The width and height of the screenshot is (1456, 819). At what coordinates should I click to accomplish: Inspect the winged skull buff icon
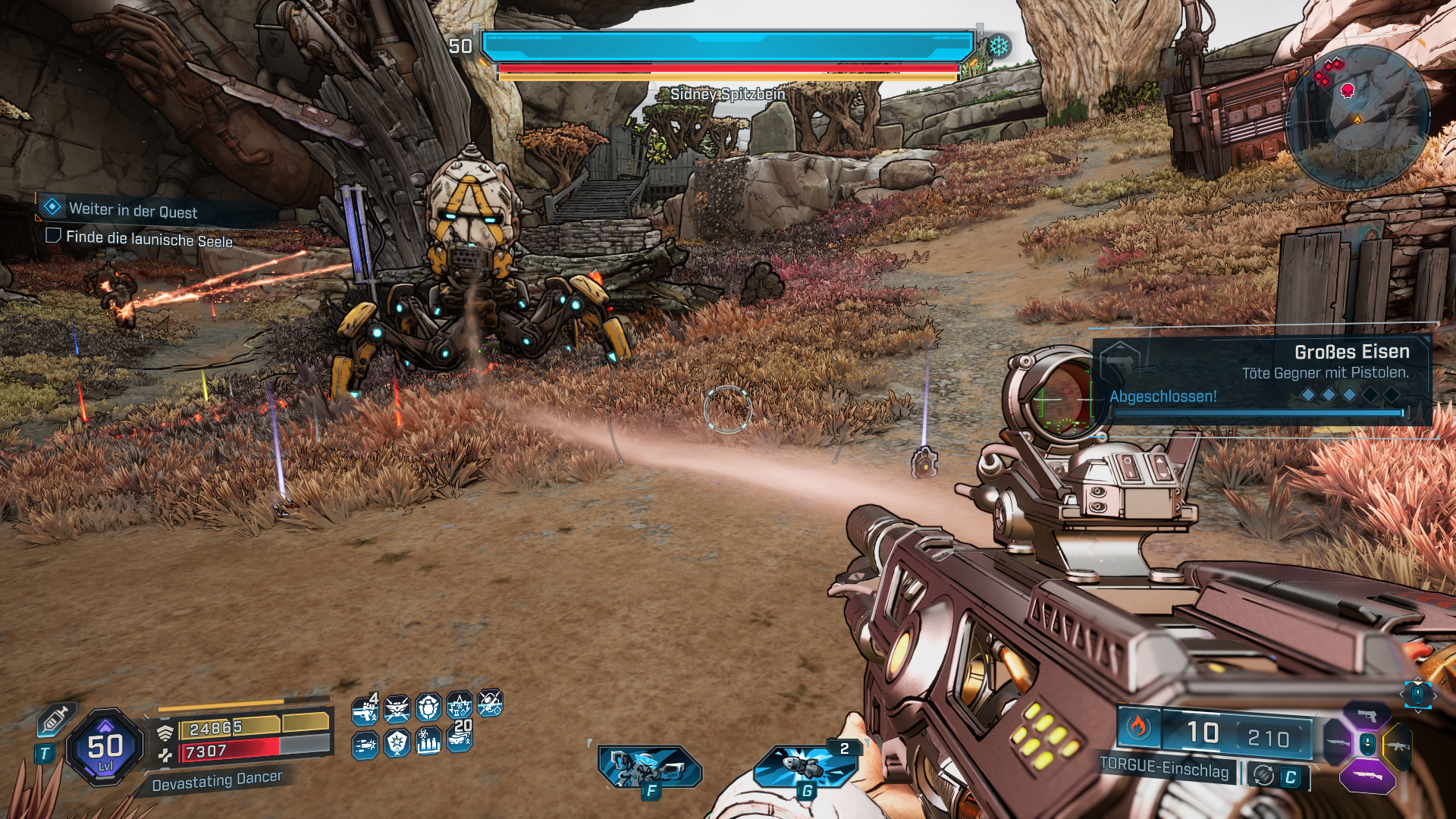397,710
